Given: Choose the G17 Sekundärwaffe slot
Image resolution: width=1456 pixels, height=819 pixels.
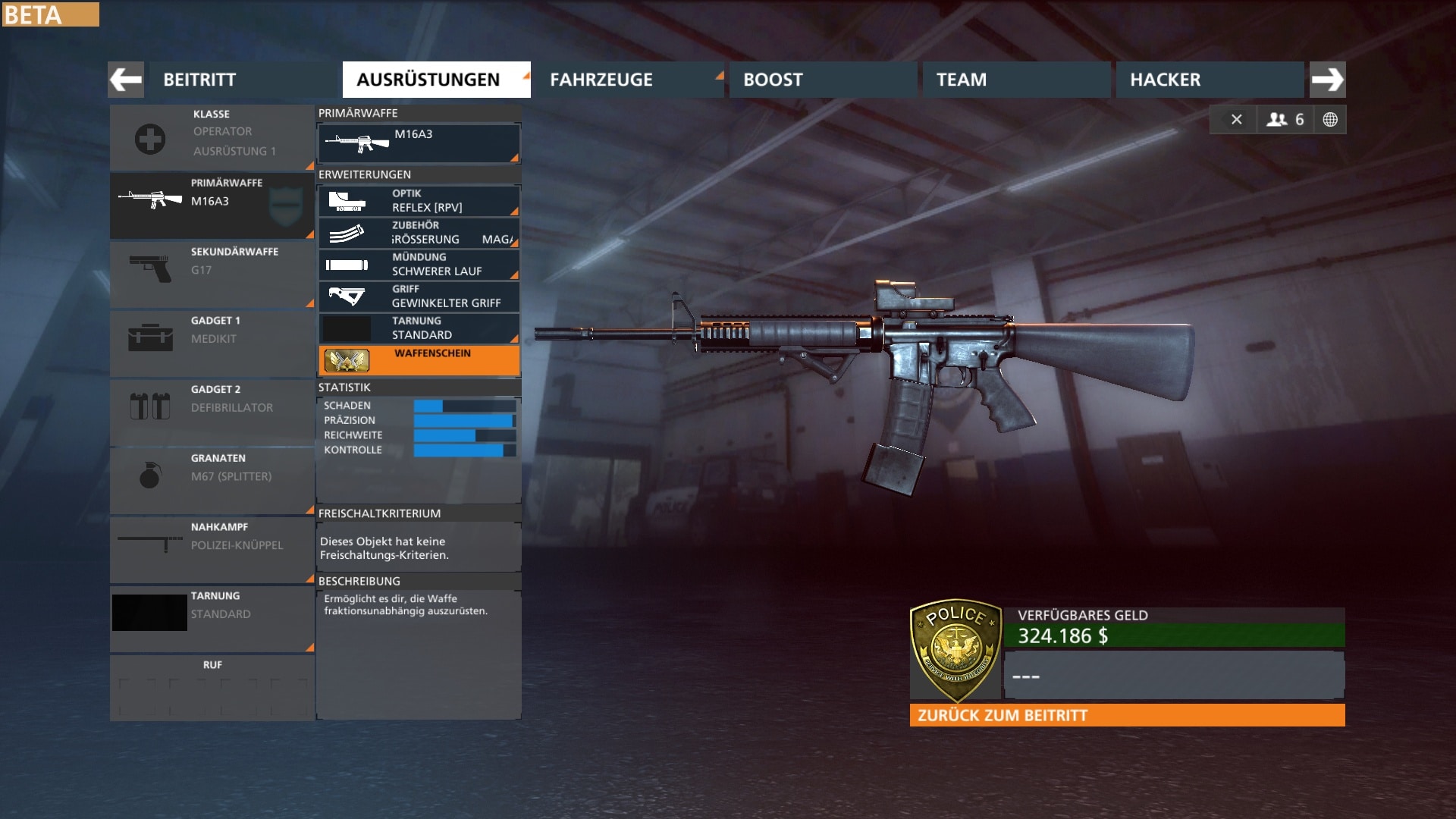Looking at the screenshot, I should [x=212, y=274].
